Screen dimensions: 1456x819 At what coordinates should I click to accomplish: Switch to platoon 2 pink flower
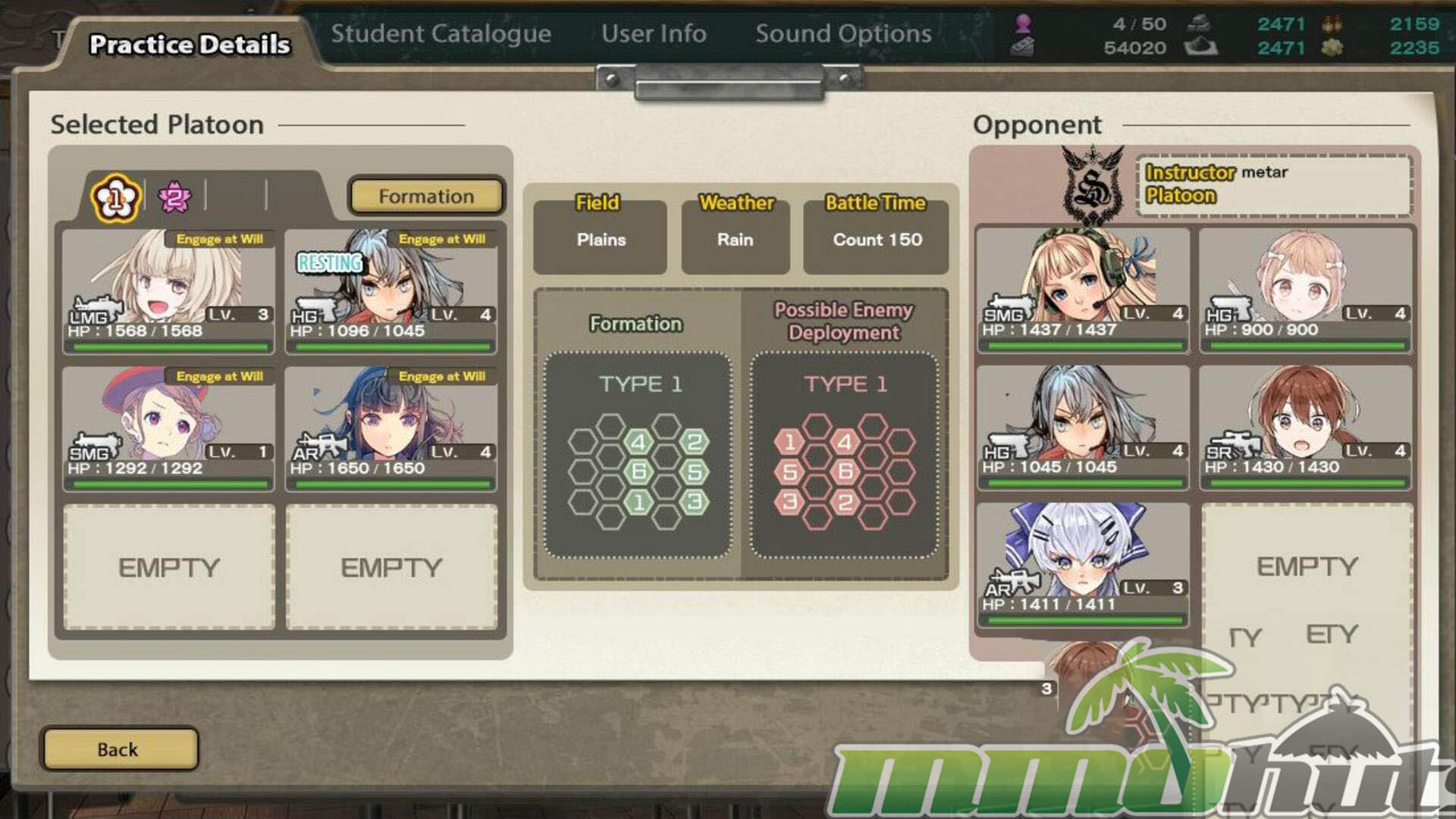(174, 198)
